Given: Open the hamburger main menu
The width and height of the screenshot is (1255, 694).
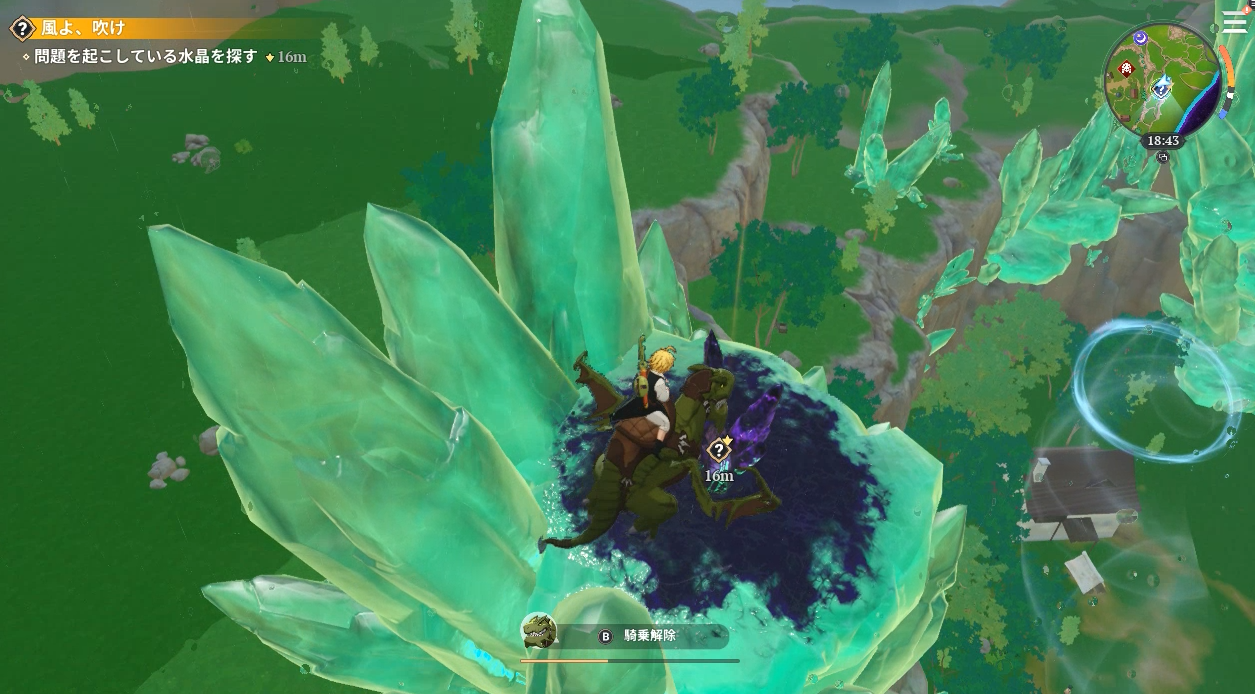Looking at the screenshot, I should coord(1233,21).
